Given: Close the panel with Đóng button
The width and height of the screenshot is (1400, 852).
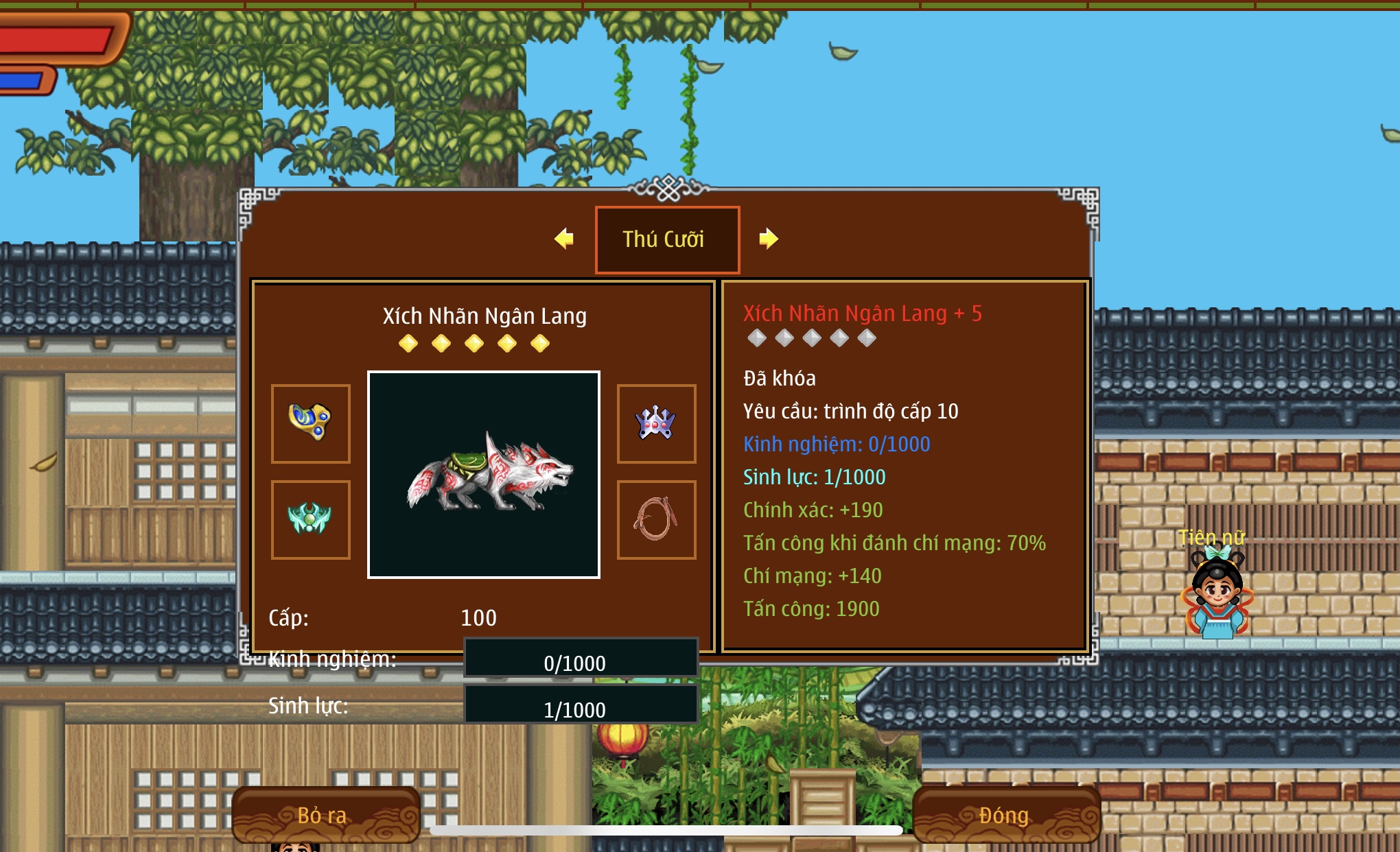Looking at the screenshot, I should (x=1005, y=815).
